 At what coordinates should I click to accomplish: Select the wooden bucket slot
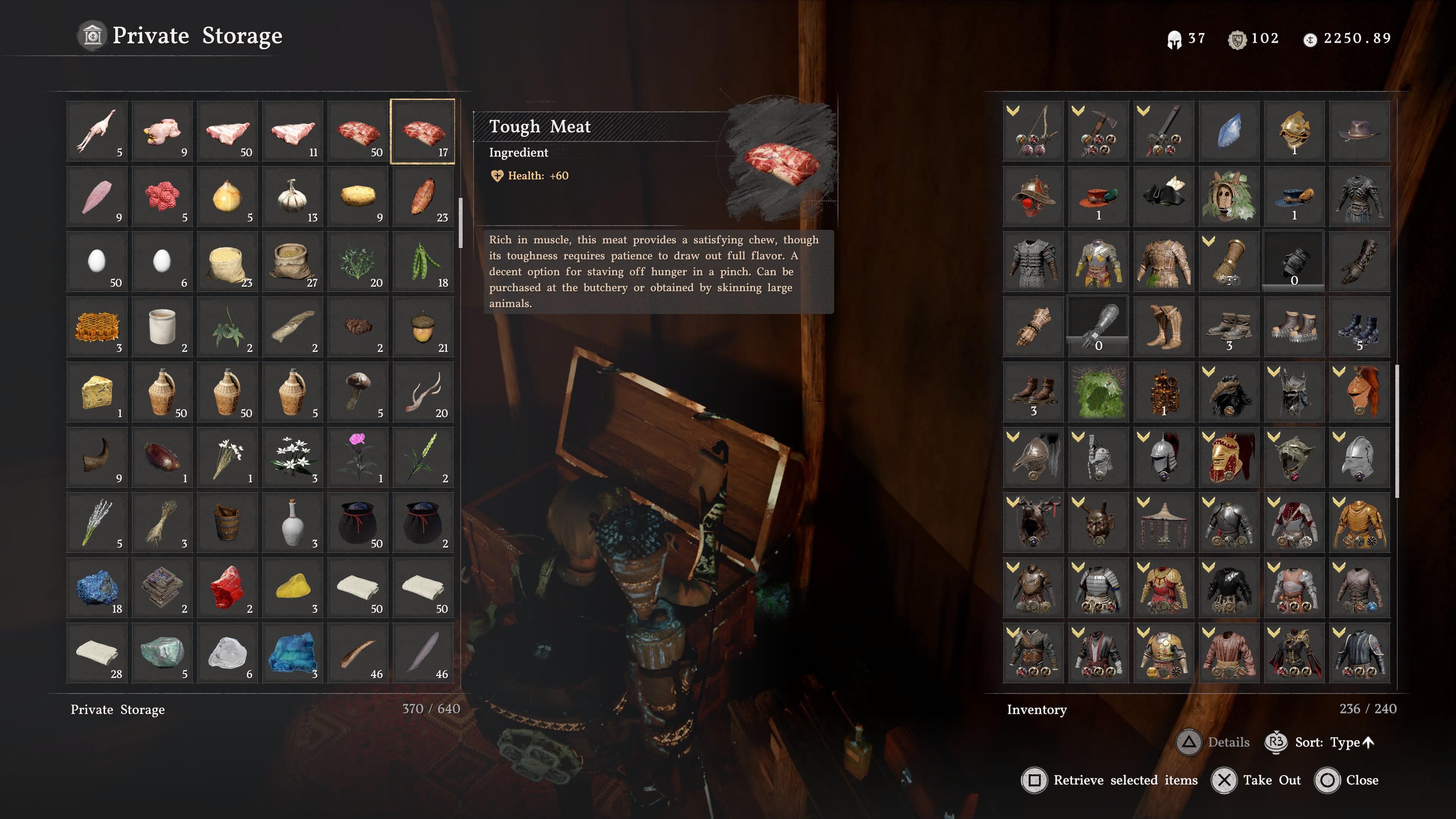pos(227,523)
